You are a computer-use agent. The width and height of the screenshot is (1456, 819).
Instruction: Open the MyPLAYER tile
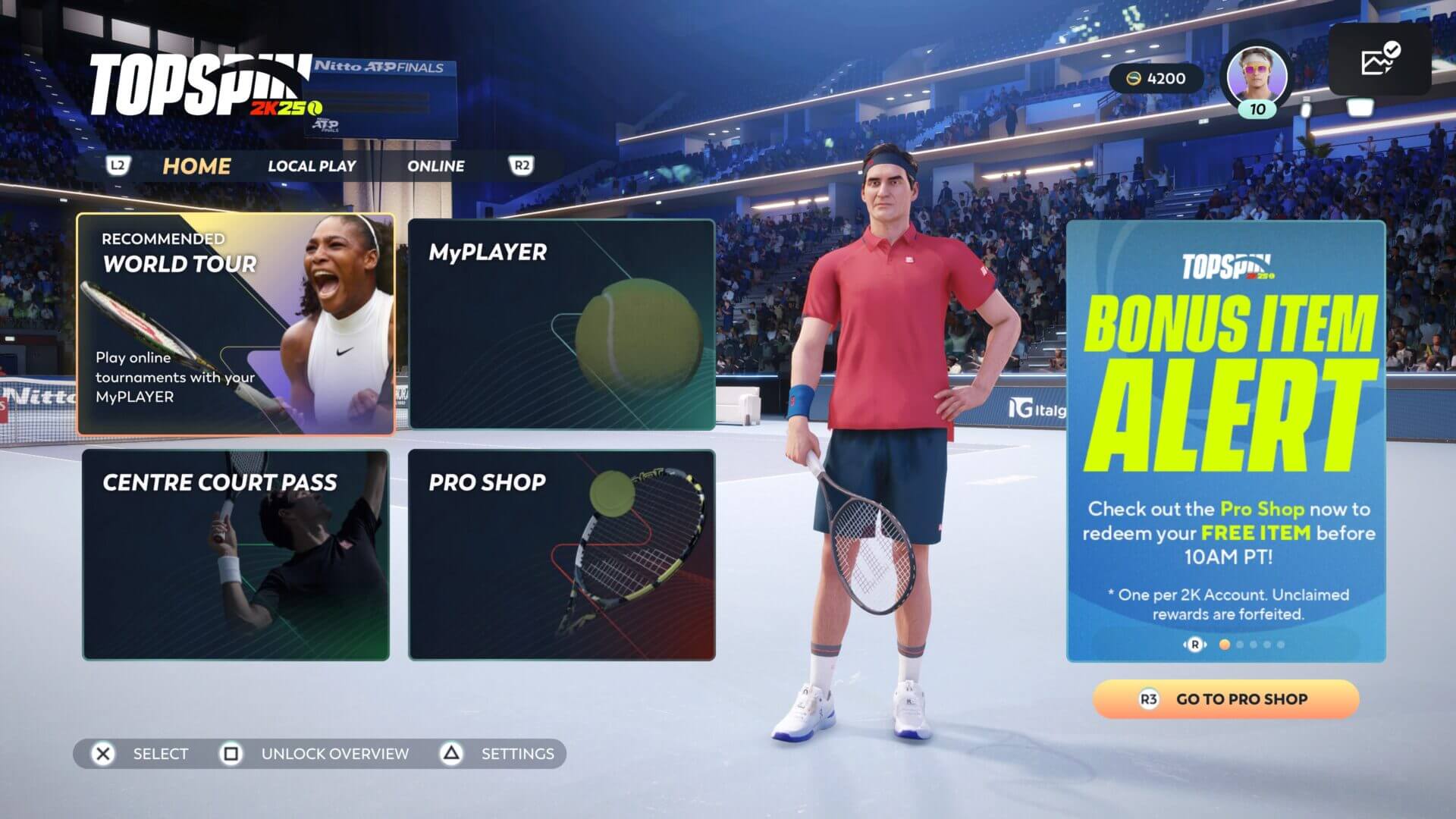pos(561,325)
